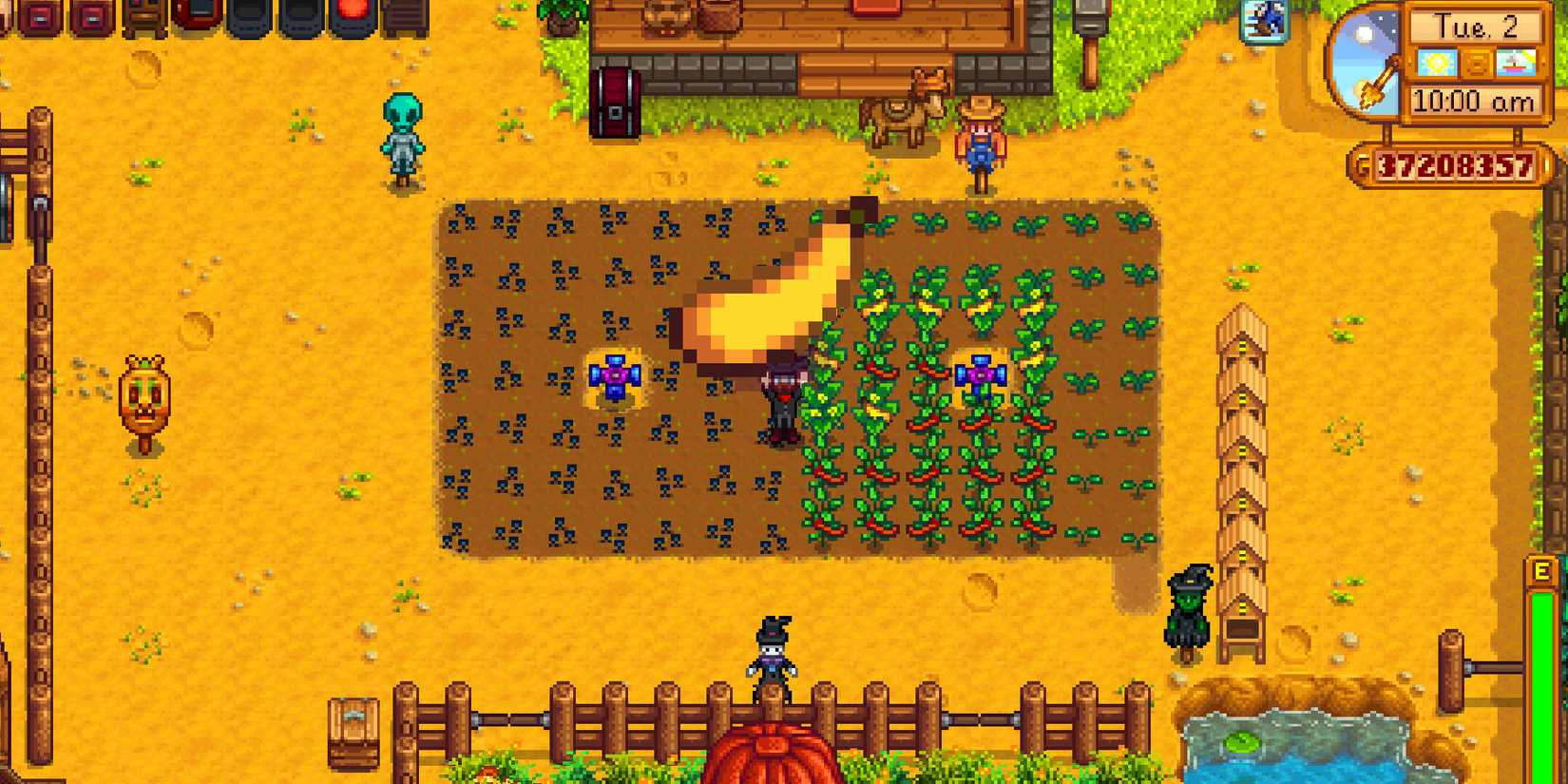The width and height of the screenshot is (1568, 784).
Task: Click the beach festival icon on the clock
Action: 1518,64
